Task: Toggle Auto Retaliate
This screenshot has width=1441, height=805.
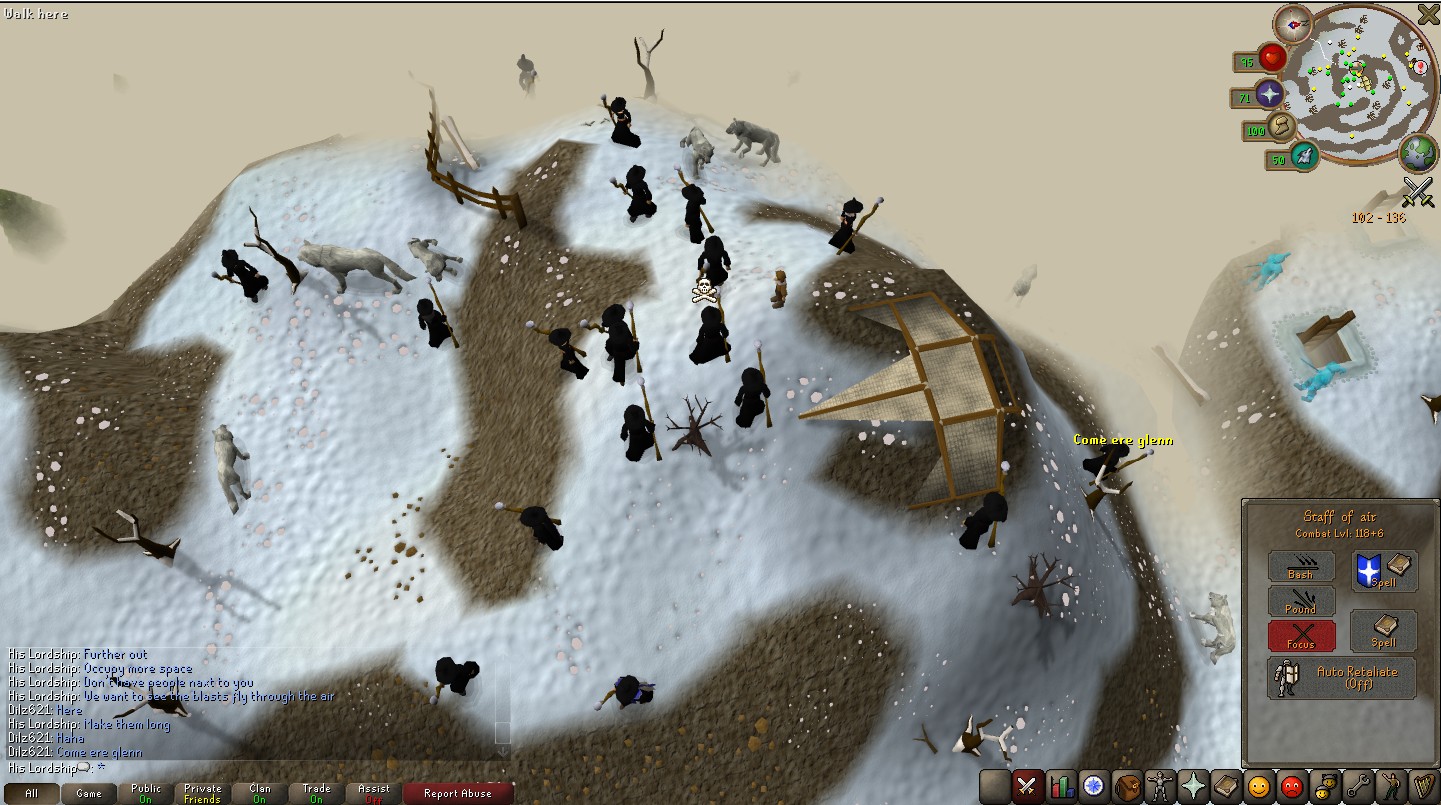Action: [1342, 678]
